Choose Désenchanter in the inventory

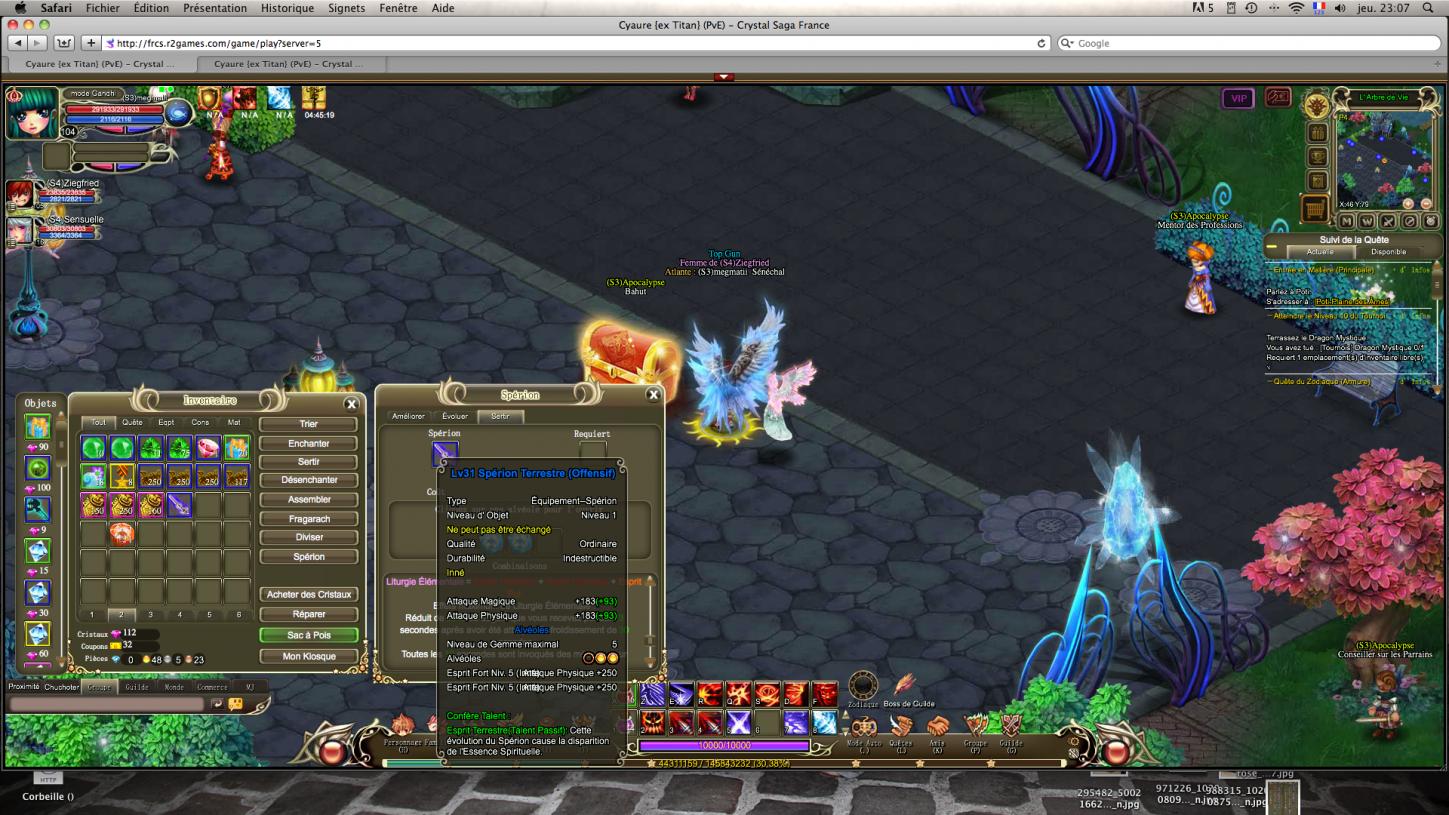click(x=308, y=480)
